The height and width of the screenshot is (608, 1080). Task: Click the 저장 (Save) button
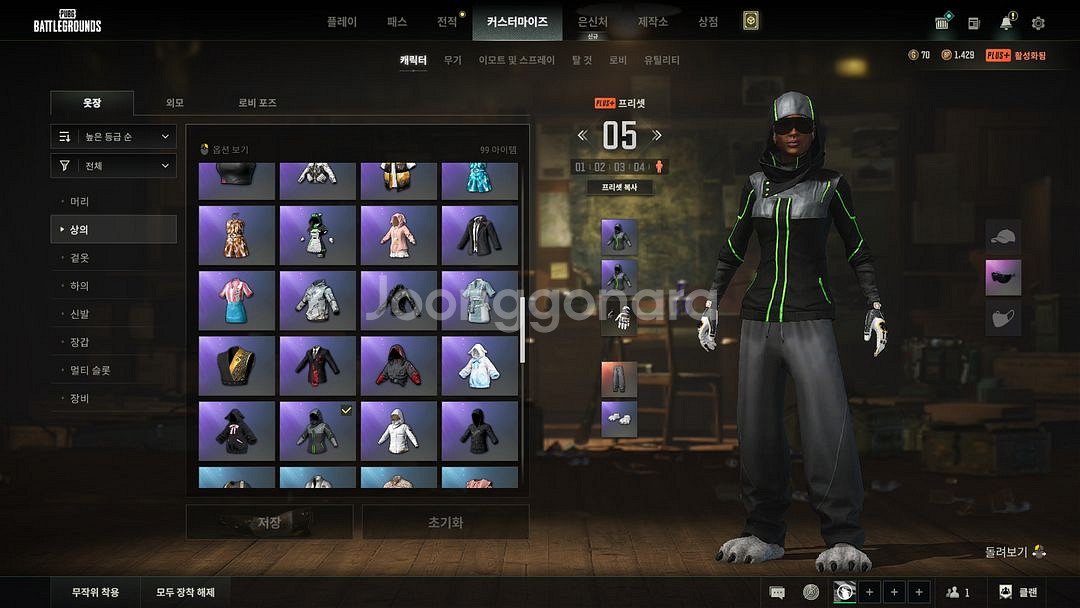[x=269, y=522]
